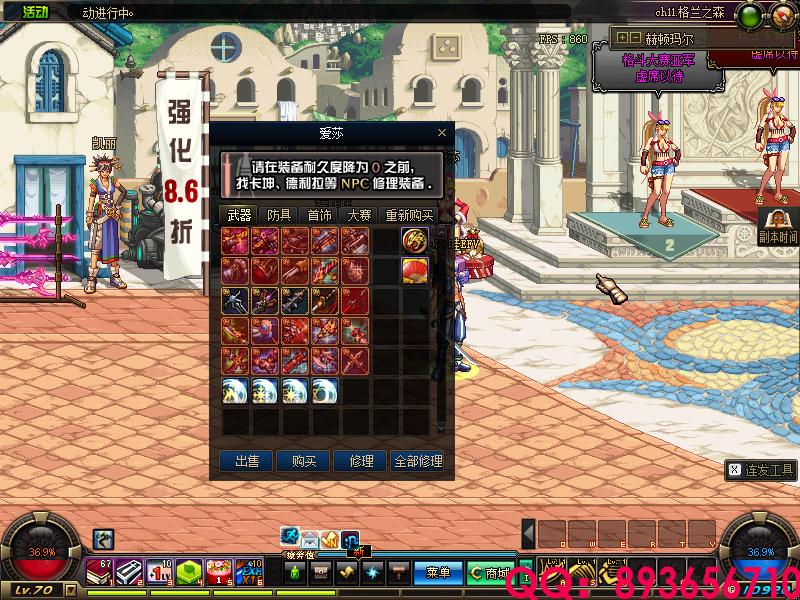Zoom in the minimap with plus button
The image size is (800, 600).
pos(622,37)
